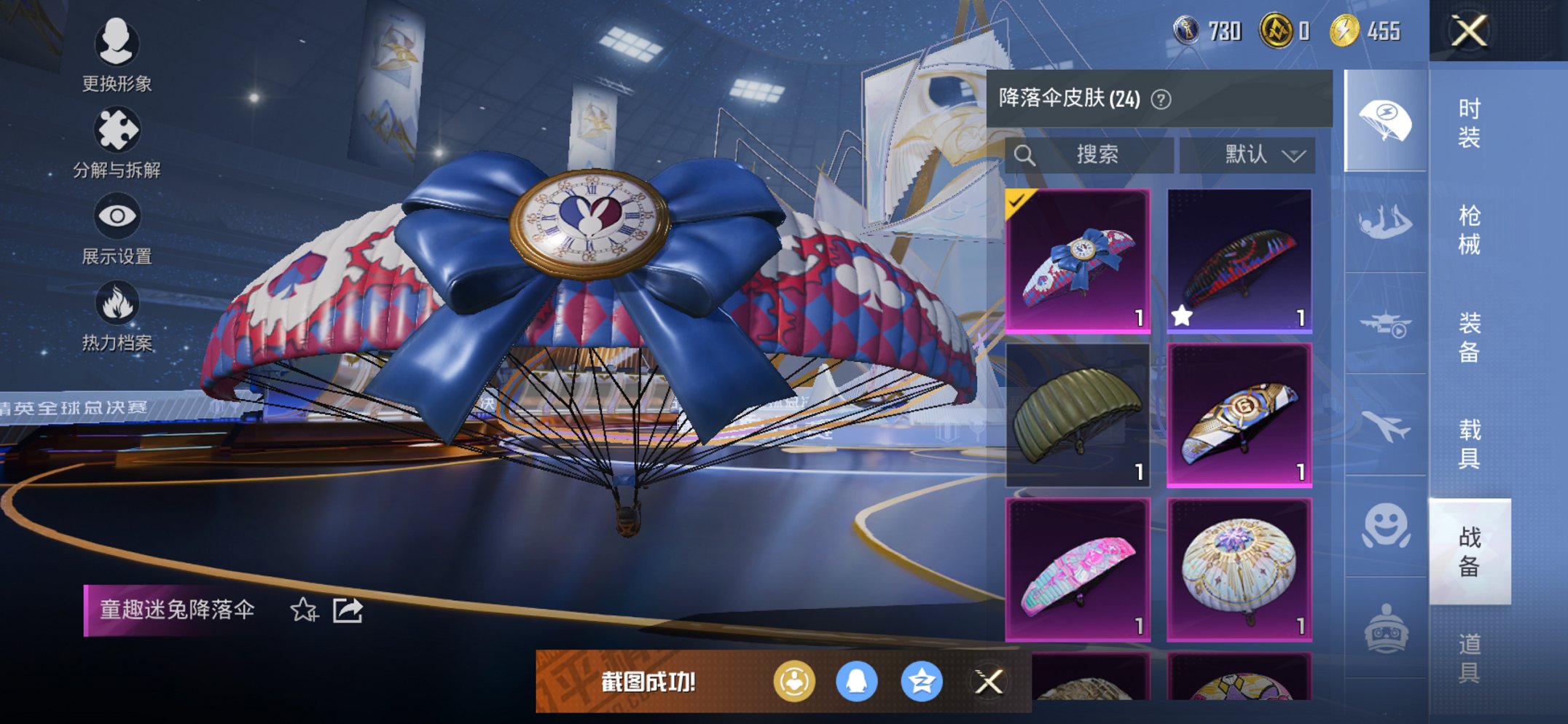The height and width of the screenshot is (724, 1568).
Task: Share the 童趣迷兔降落伞 skin
Action: point(348,610)
